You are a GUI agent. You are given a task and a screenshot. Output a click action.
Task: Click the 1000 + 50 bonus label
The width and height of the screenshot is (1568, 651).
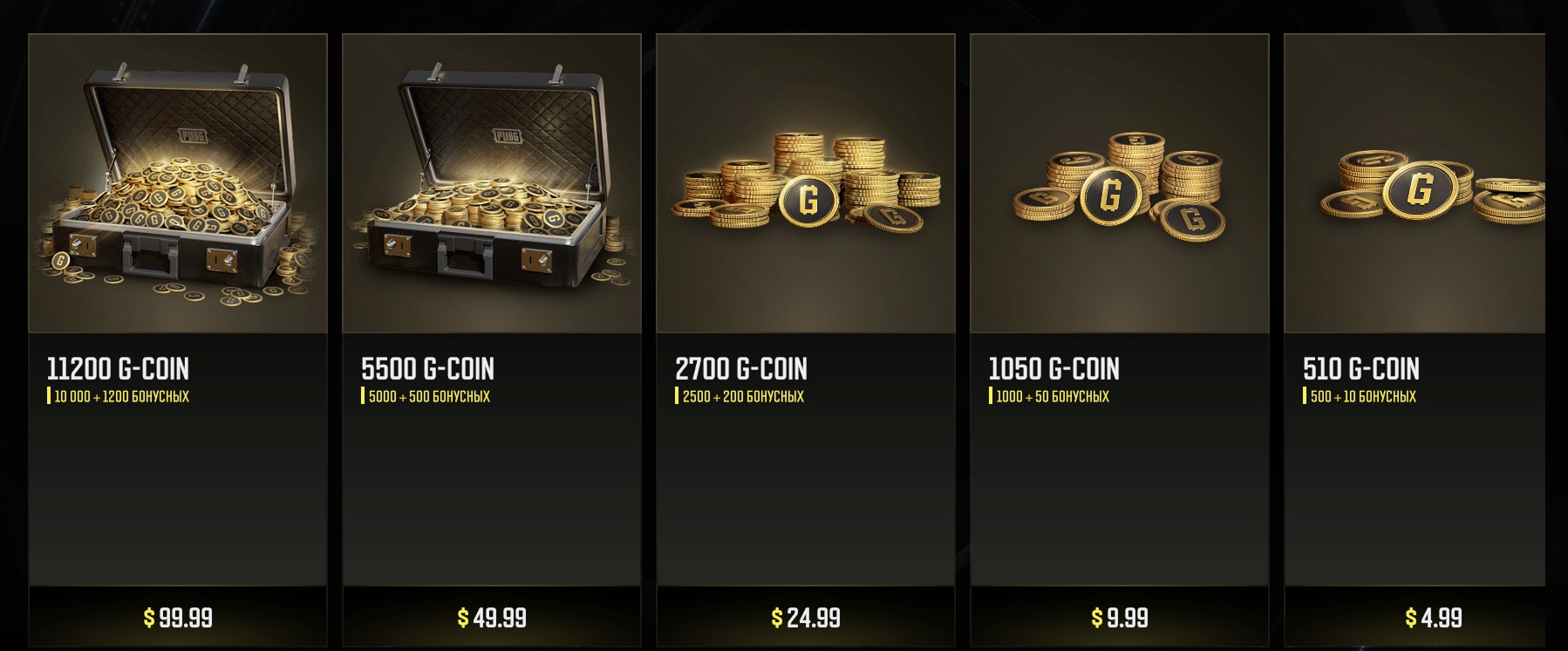1050,396
